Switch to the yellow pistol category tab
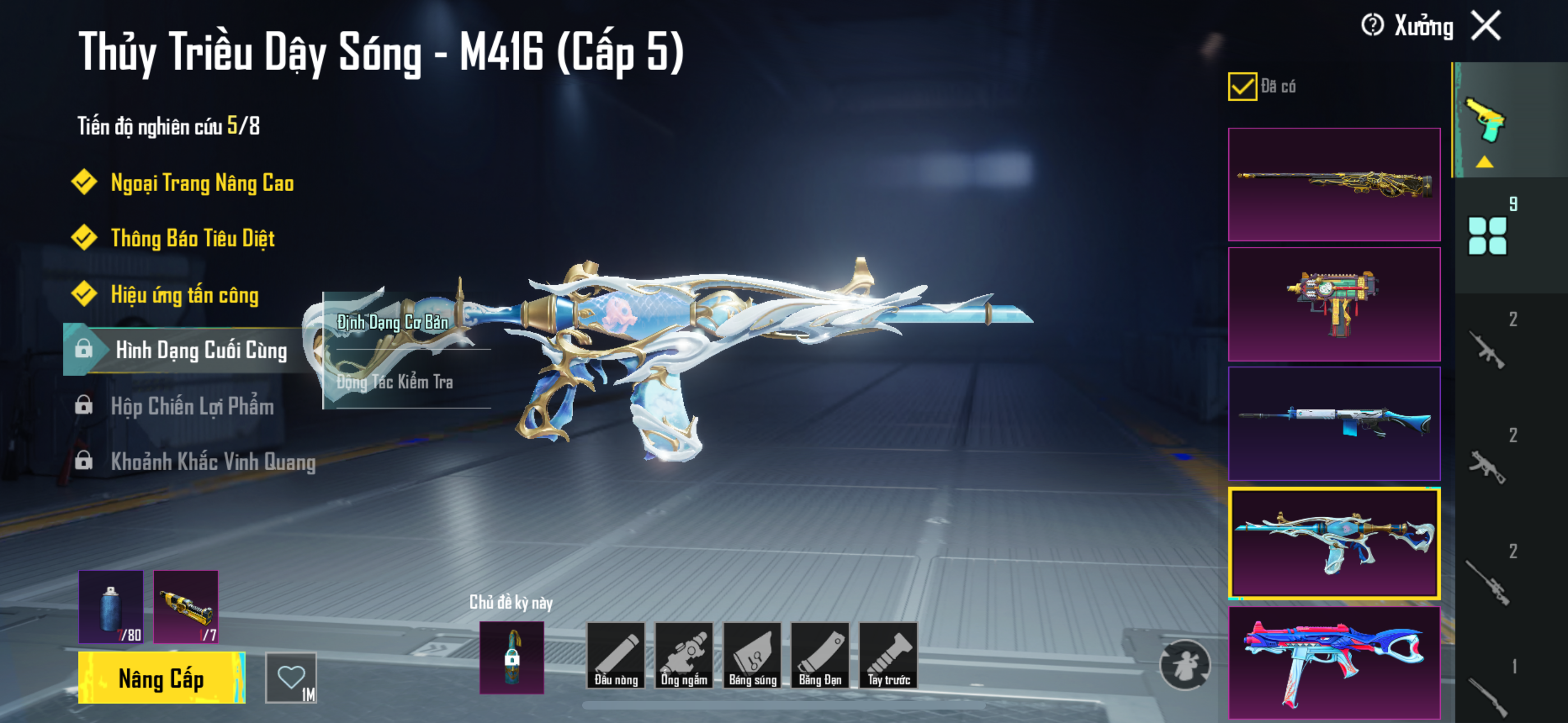Screen dimensions: 1568x723 pyautogui.click(x=1486, y=121)
